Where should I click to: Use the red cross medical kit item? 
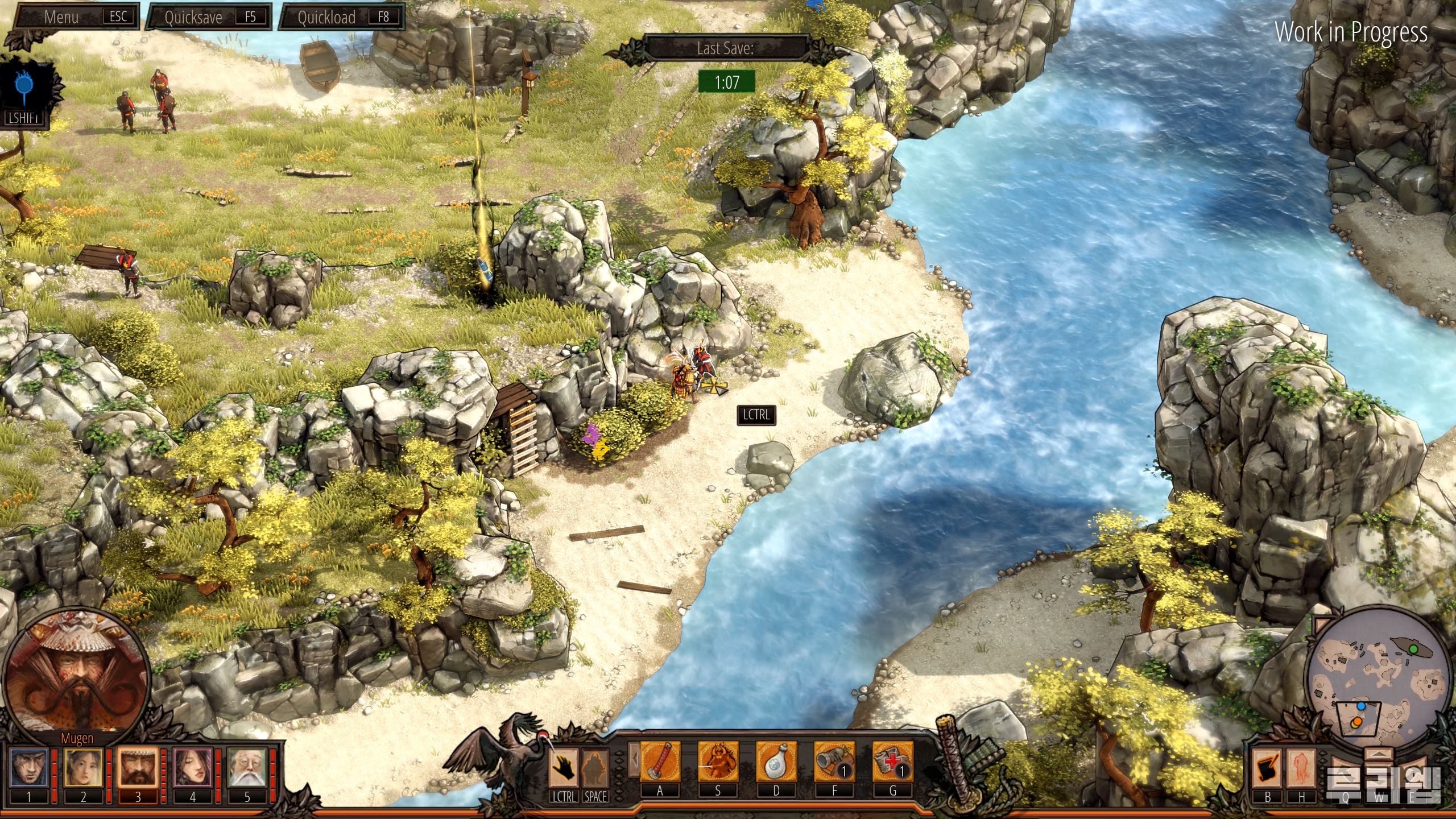tap(892, 762)
